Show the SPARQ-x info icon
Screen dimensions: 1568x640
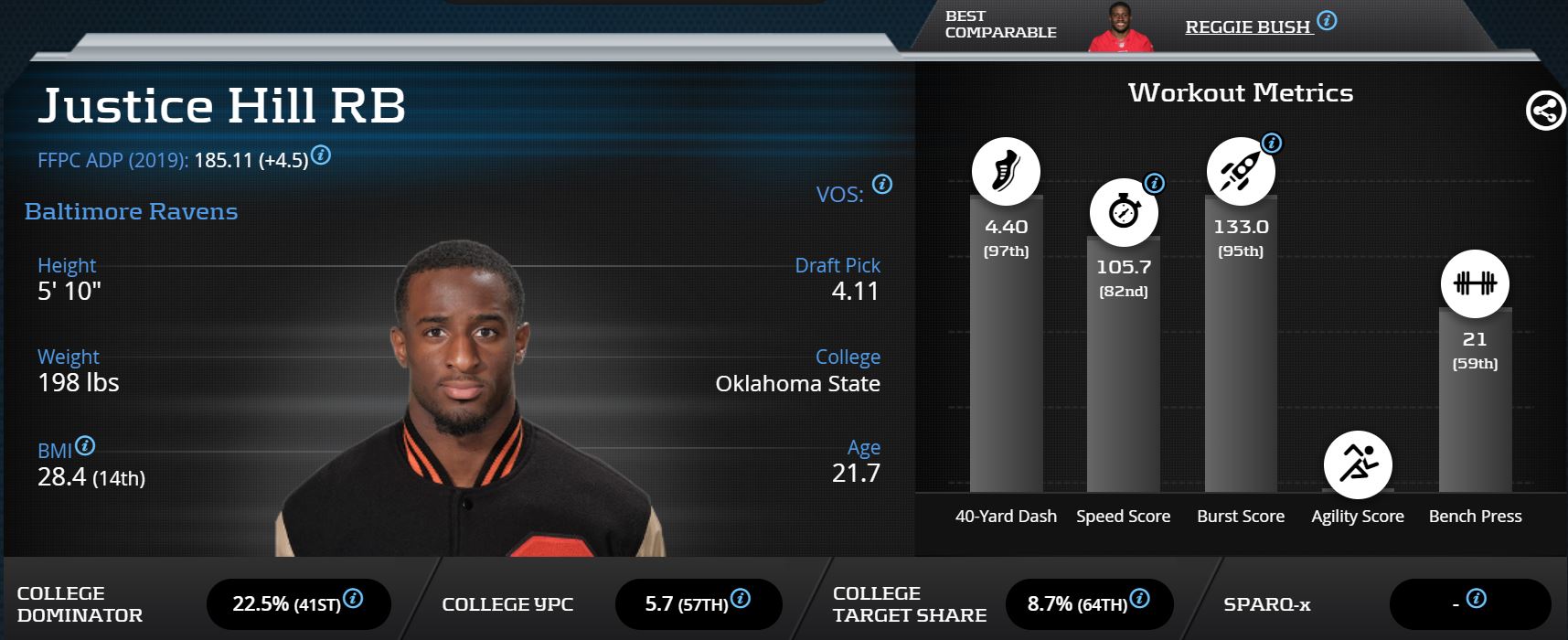[x=1476, y=598]
